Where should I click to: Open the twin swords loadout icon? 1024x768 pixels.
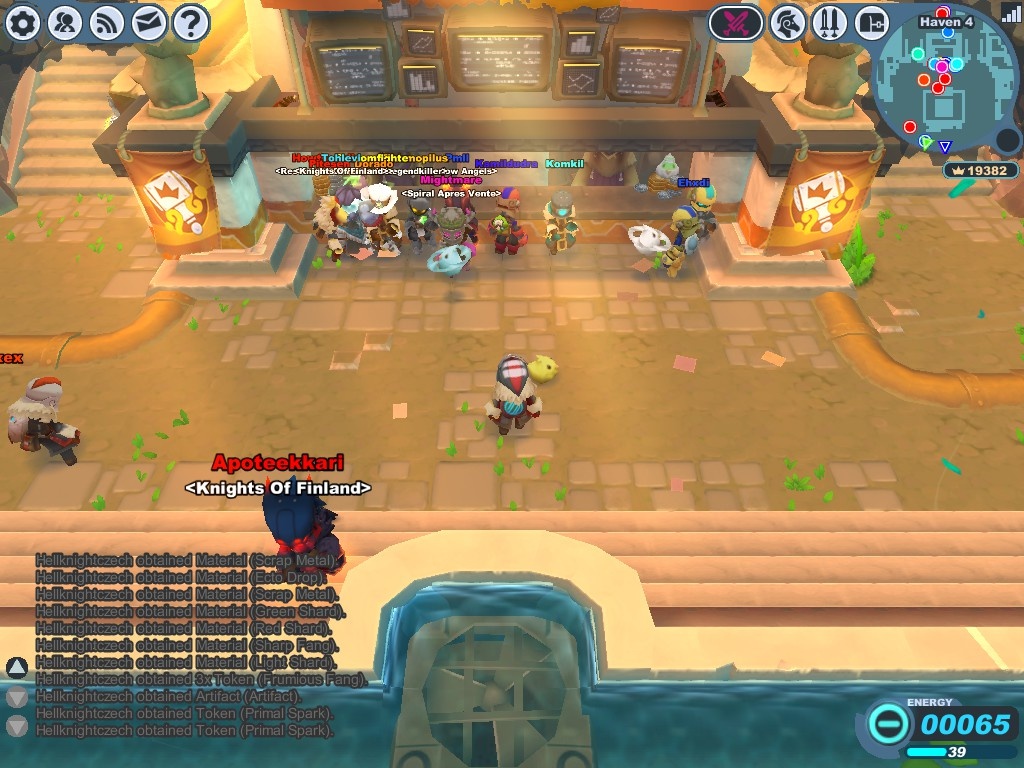(831, 22)
